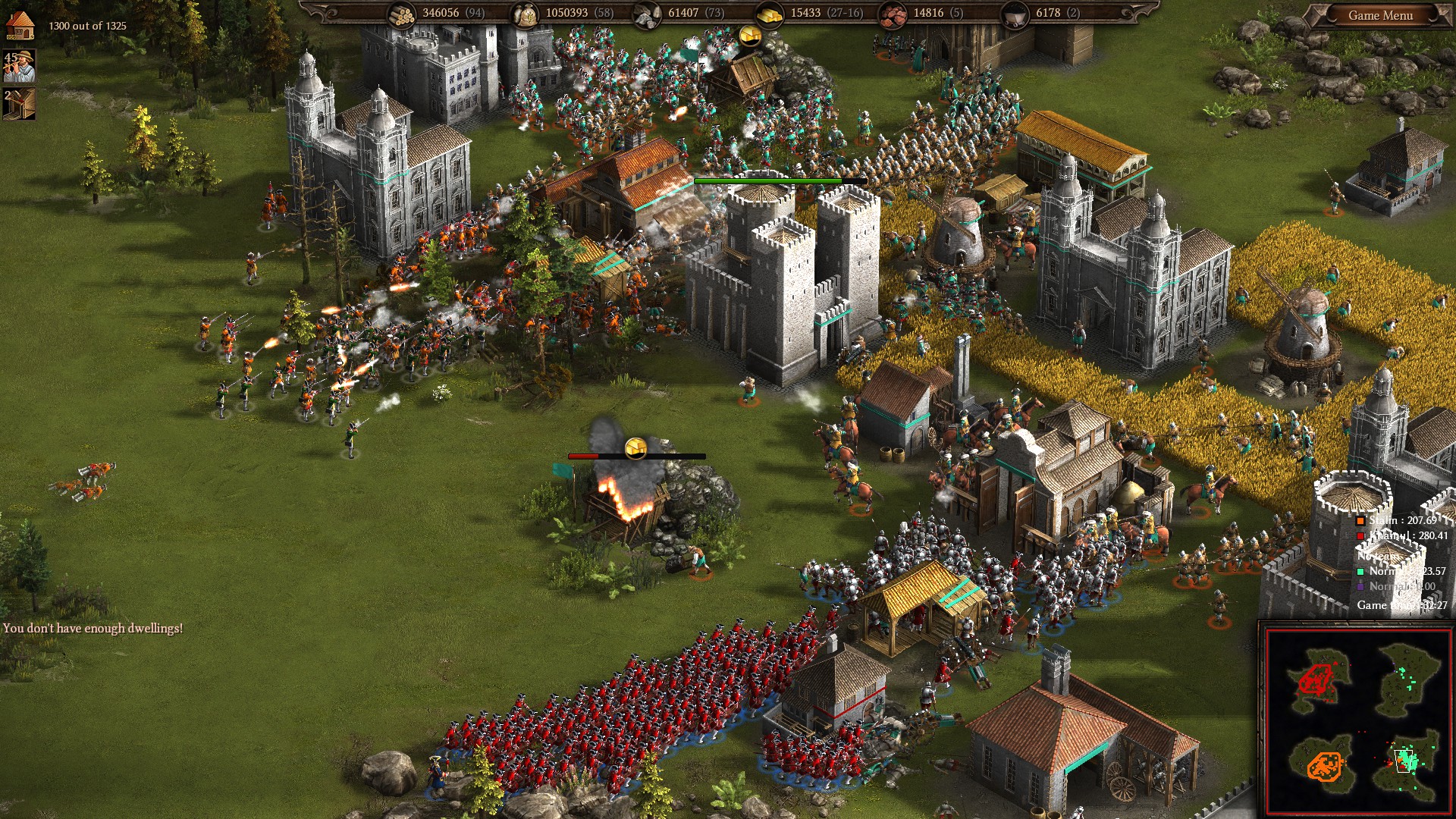Click Stalin's orange player color swatch
Image resolution: width=1456 pixels, height=819 pixels.
1360,521
